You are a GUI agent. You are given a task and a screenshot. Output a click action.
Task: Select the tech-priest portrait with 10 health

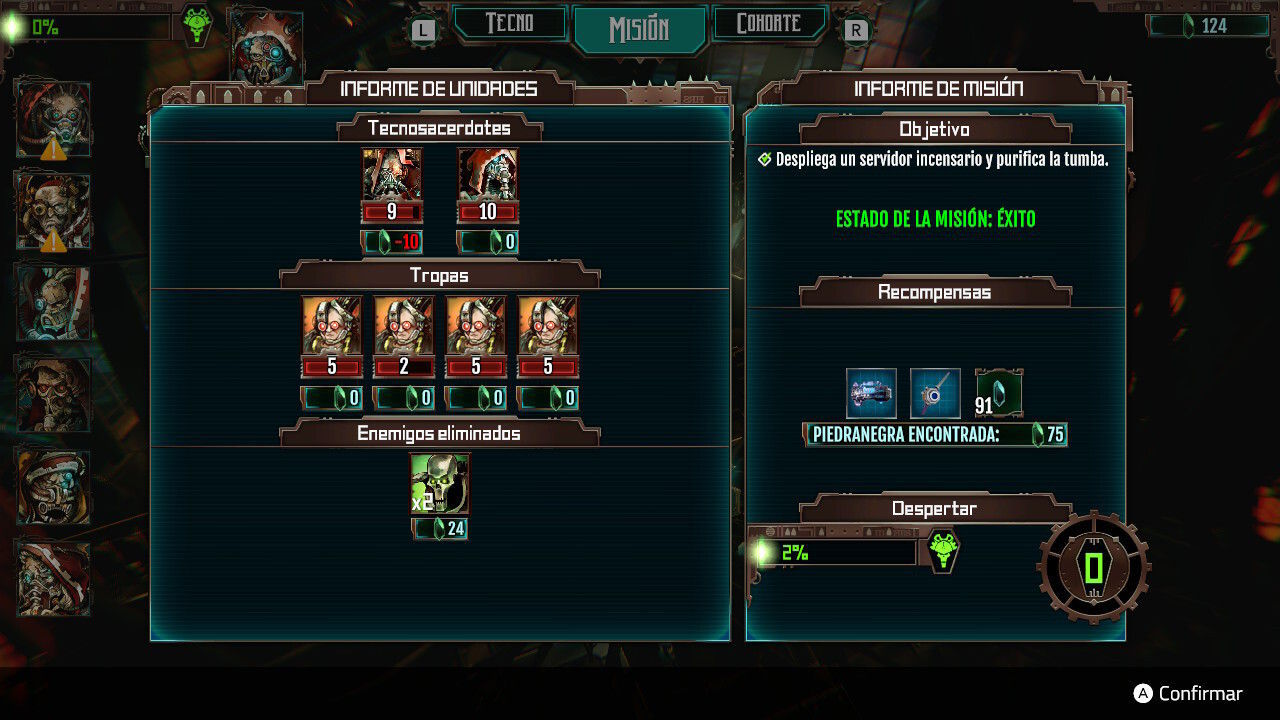tap(488, 174)
